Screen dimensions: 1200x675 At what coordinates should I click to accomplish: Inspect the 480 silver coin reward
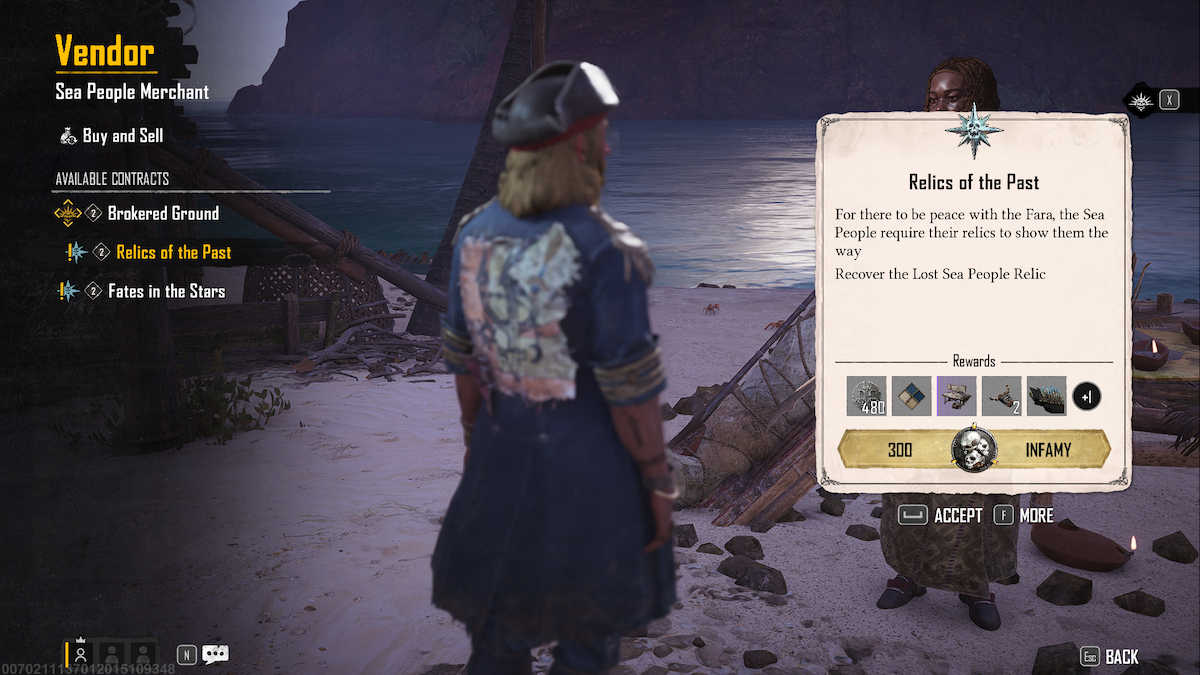point(866,396)
